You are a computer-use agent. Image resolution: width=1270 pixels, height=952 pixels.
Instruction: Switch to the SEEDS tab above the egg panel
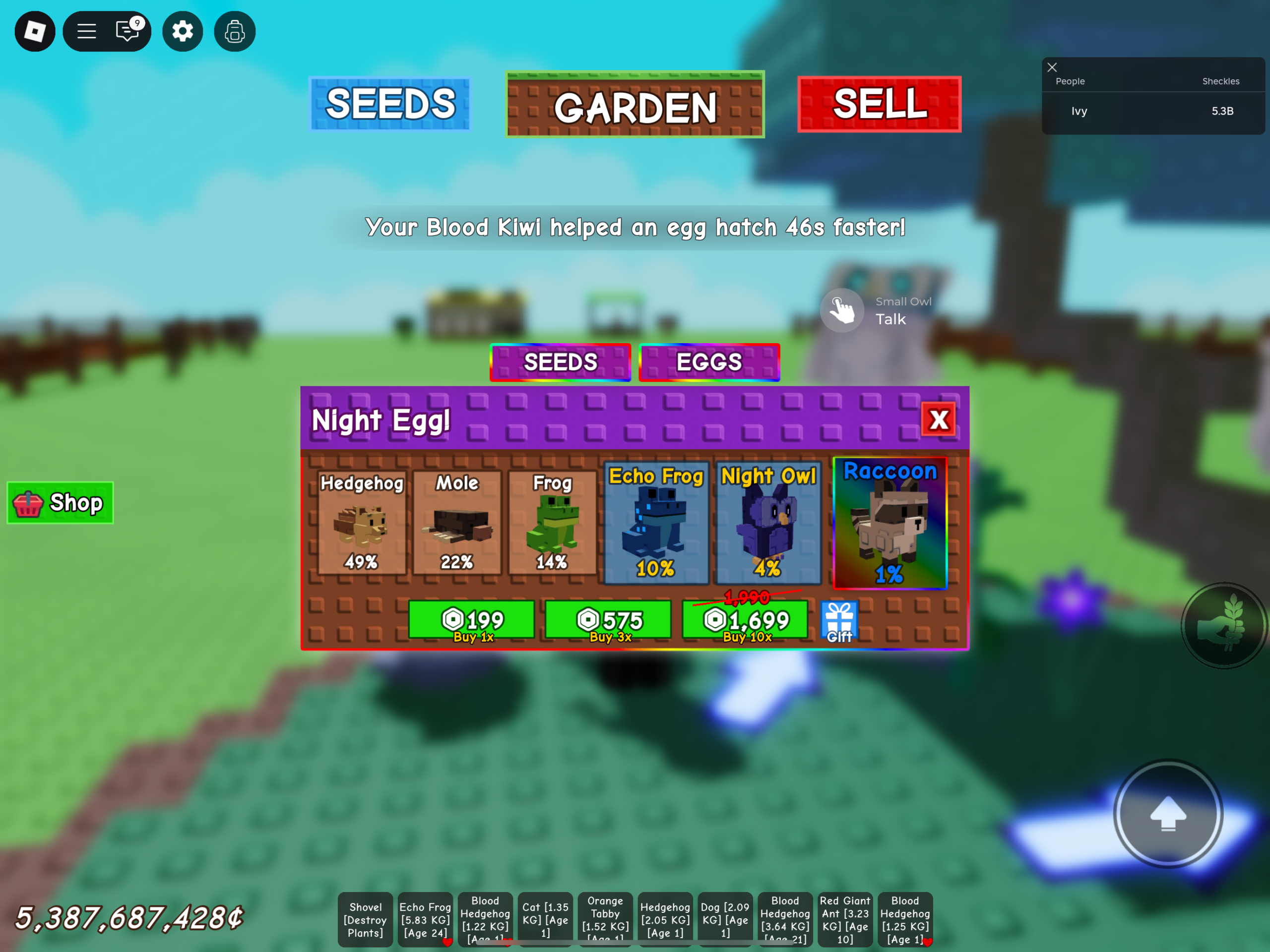[561, 362]
